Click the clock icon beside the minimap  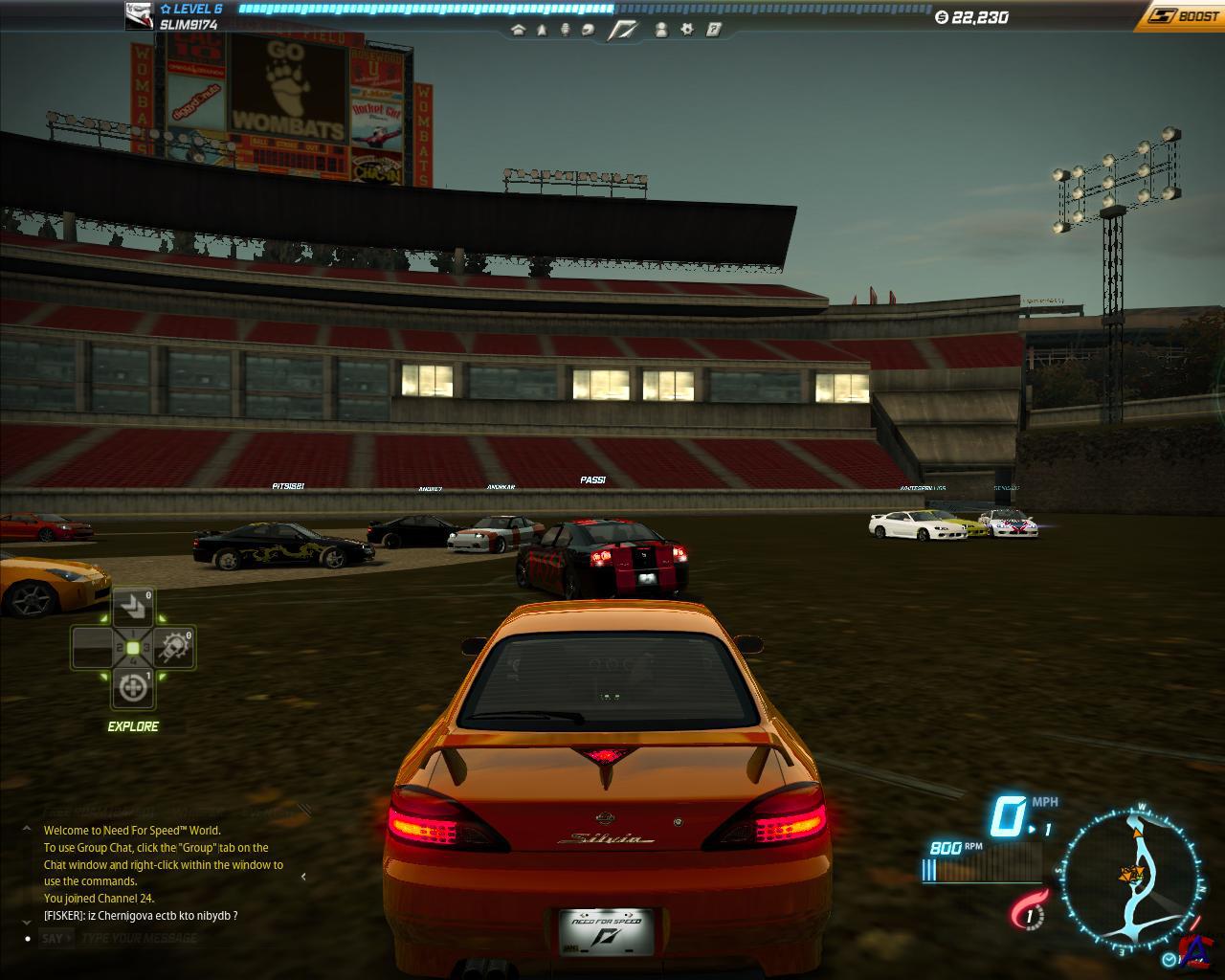click(x=1169, y=958)
